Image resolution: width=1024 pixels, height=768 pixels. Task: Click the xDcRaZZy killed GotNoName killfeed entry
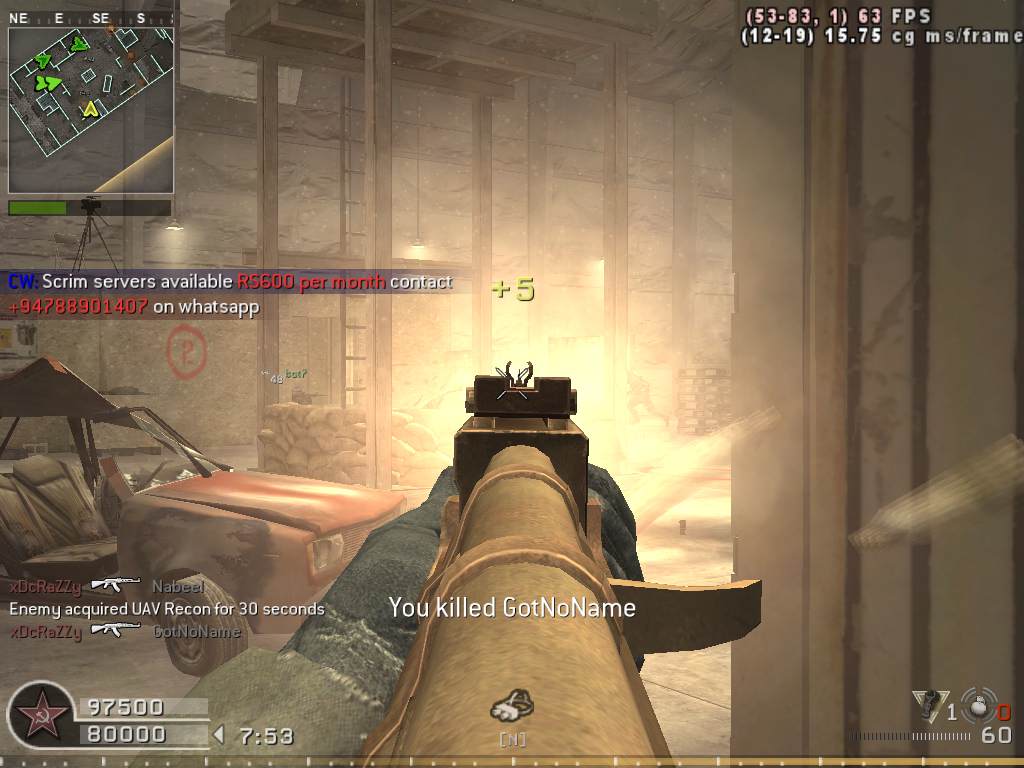(x=125, y=631)
